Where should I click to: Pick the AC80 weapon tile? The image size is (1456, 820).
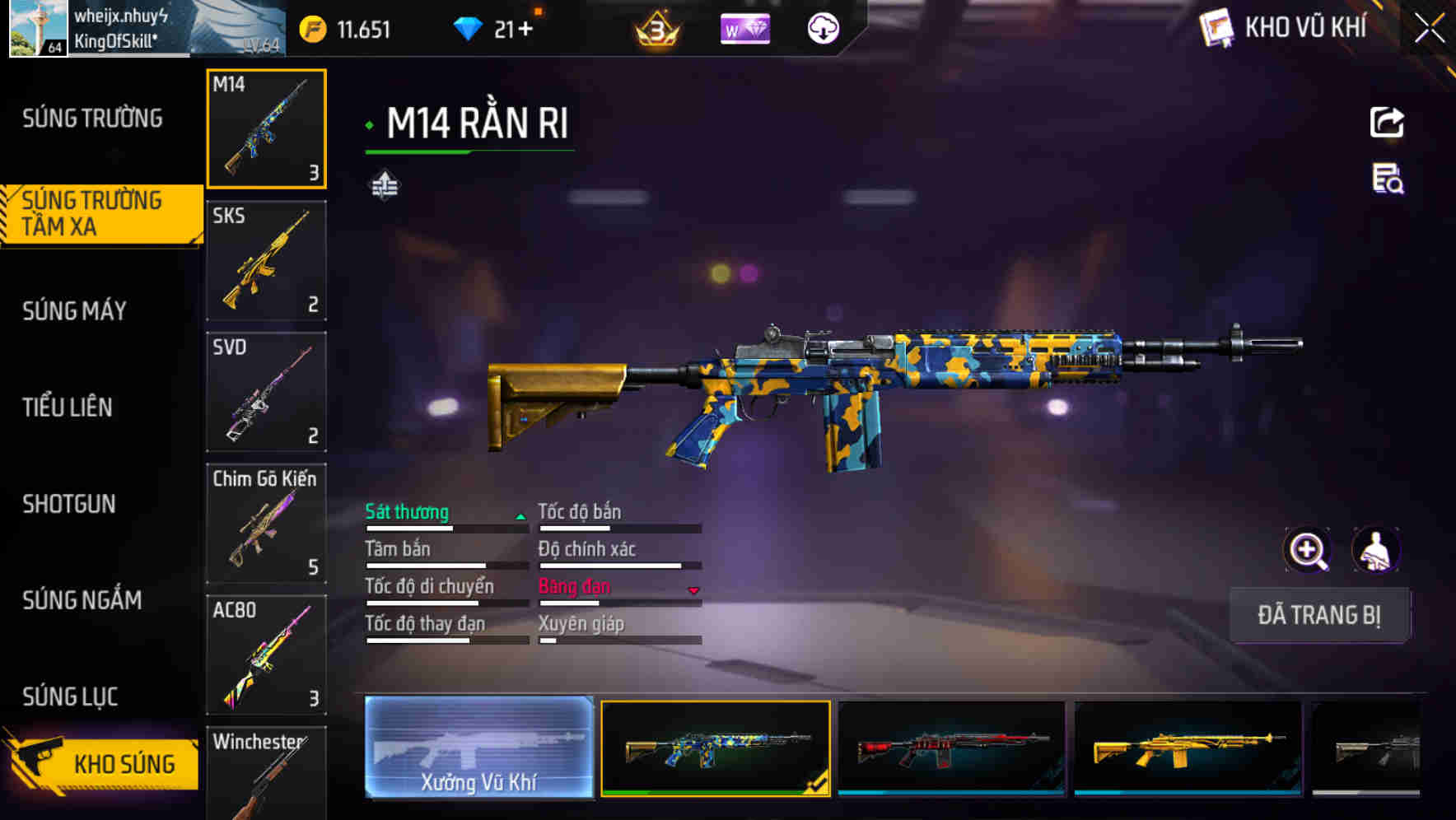click(x=266, y=655)
